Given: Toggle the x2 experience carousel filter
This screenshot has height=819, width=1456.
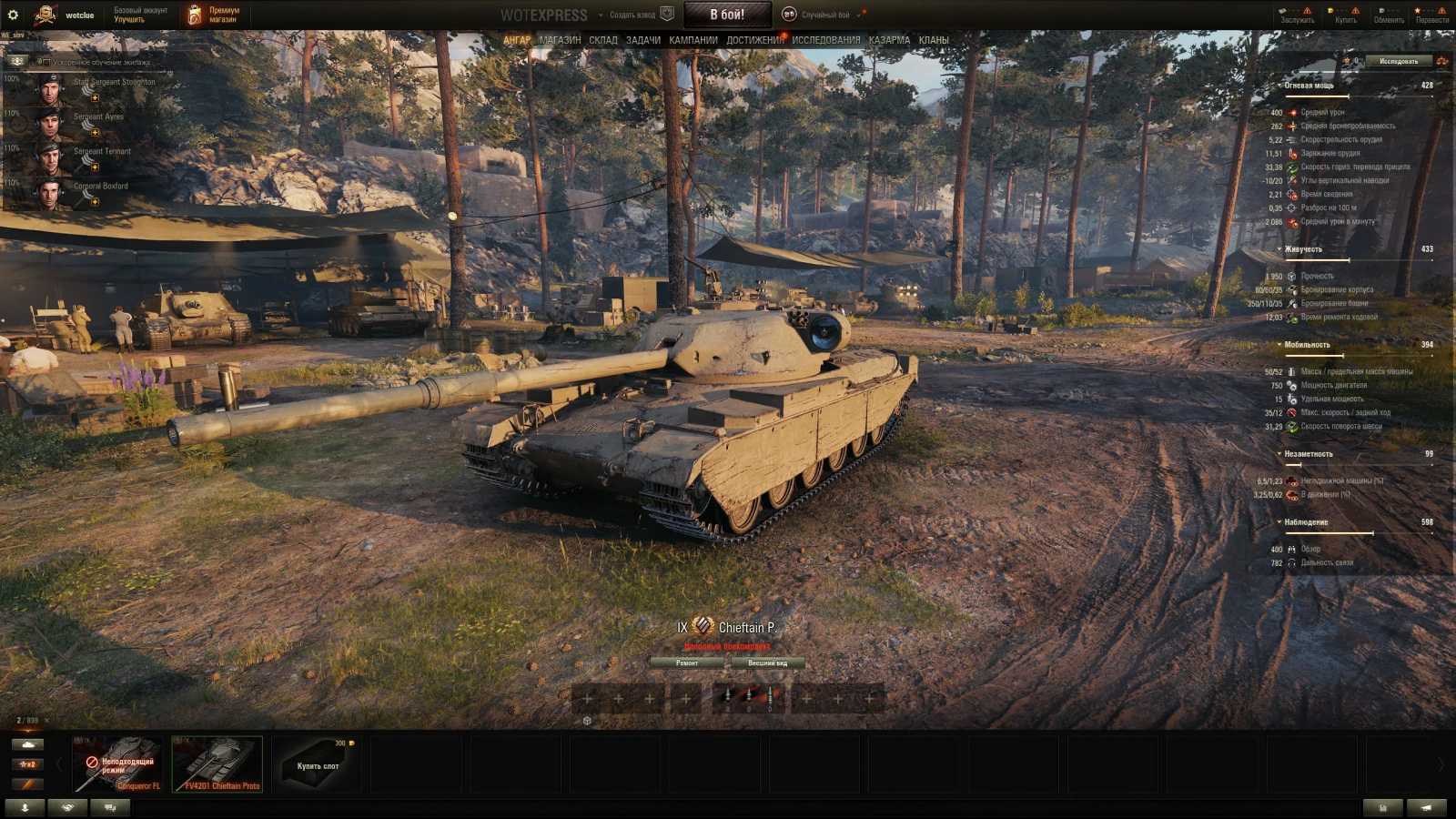Looking at the screenshot, I should click(x=27, y=764).
